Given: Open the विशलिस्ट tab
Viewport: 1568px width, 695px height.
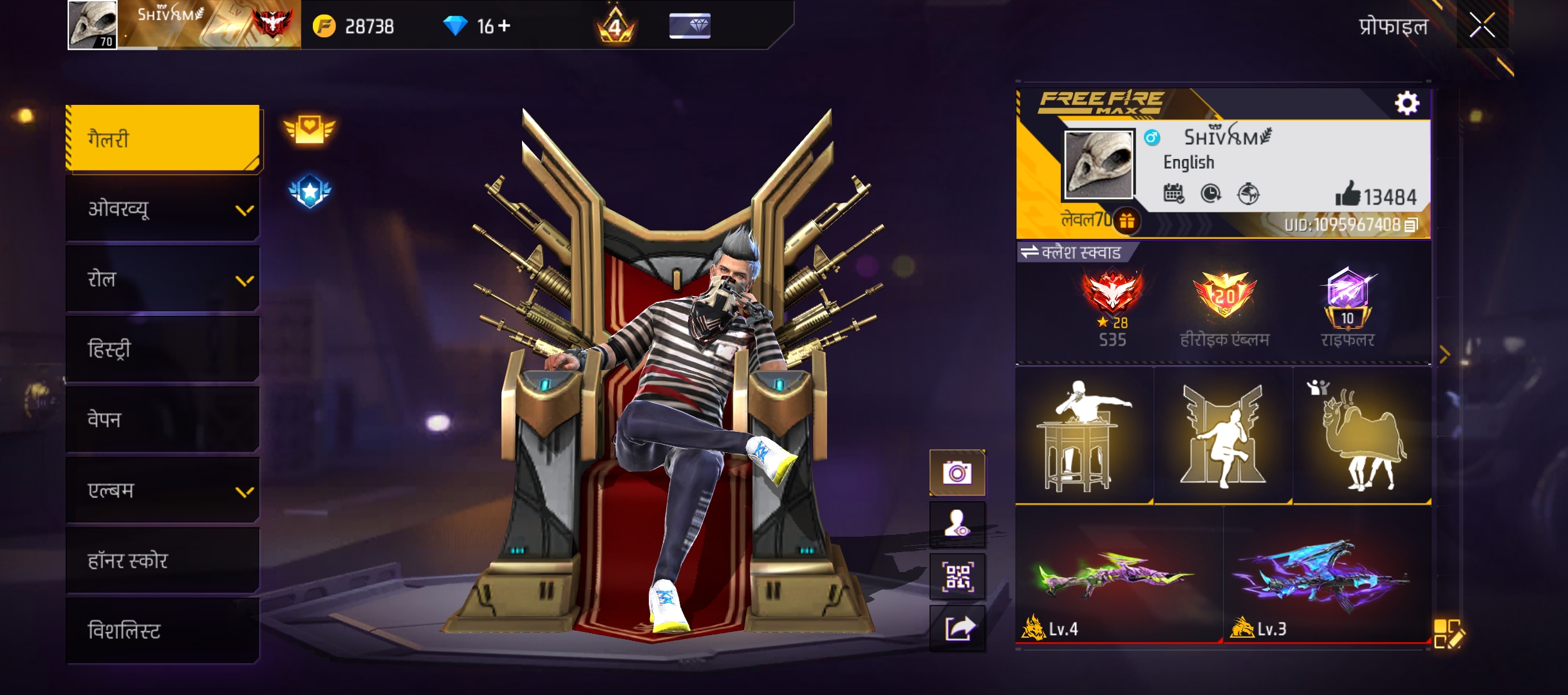Looking at the screenshot, I should tap(162, 631).
